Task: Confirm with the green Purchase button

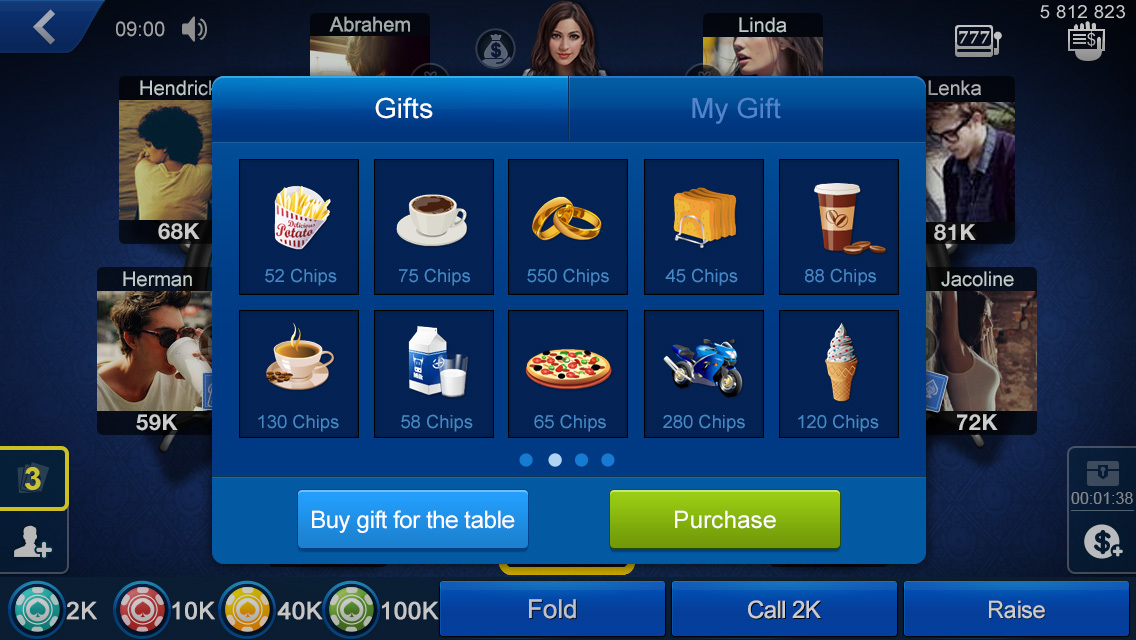Action: coord(725,520)
